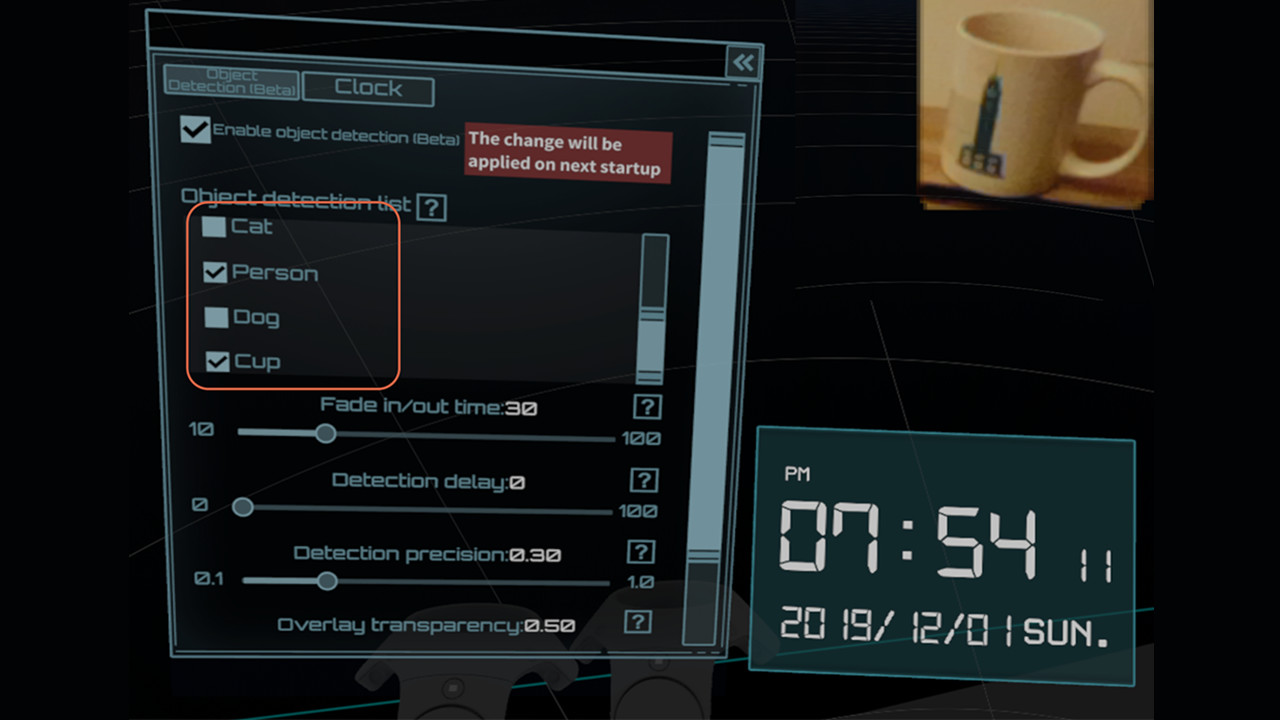Screen dimensions: 1280x720
Task: Select the Object Detection (Beta) tab
Action: (231, 82)
